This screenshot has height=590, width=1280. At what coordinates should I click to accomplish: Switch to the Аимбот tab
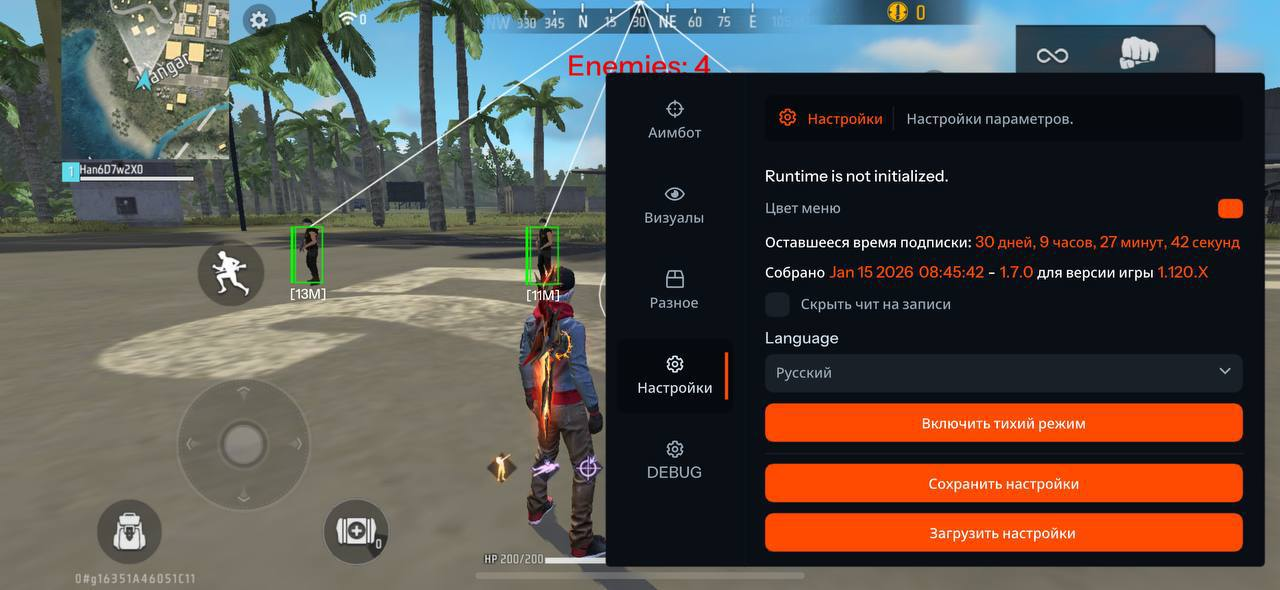tap(675, 119)
